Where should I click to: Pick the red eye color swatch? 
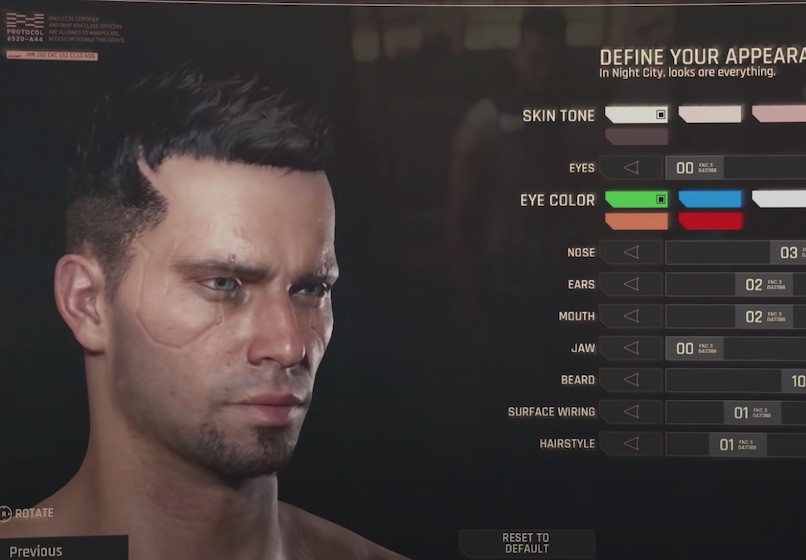point(710,221)
